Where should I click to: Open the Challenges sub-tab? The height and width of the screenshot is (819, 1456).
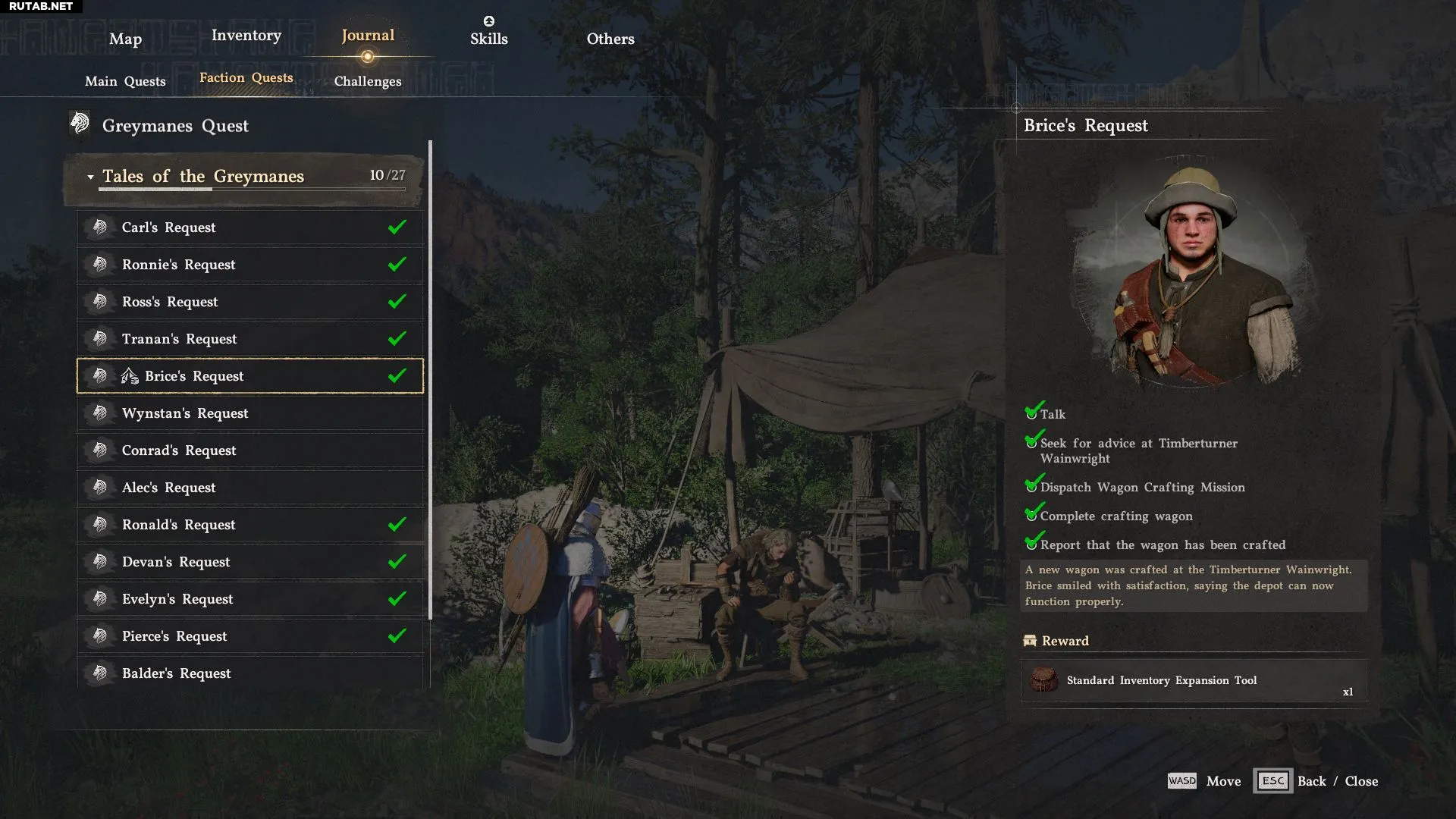tap(368, 81)
